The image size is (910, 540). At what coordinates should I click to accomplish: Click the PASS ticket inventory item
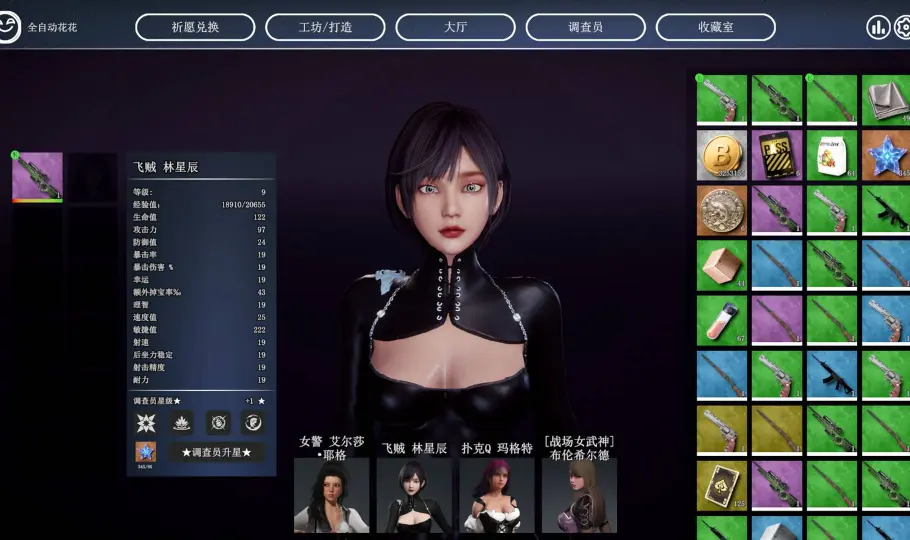777,155
